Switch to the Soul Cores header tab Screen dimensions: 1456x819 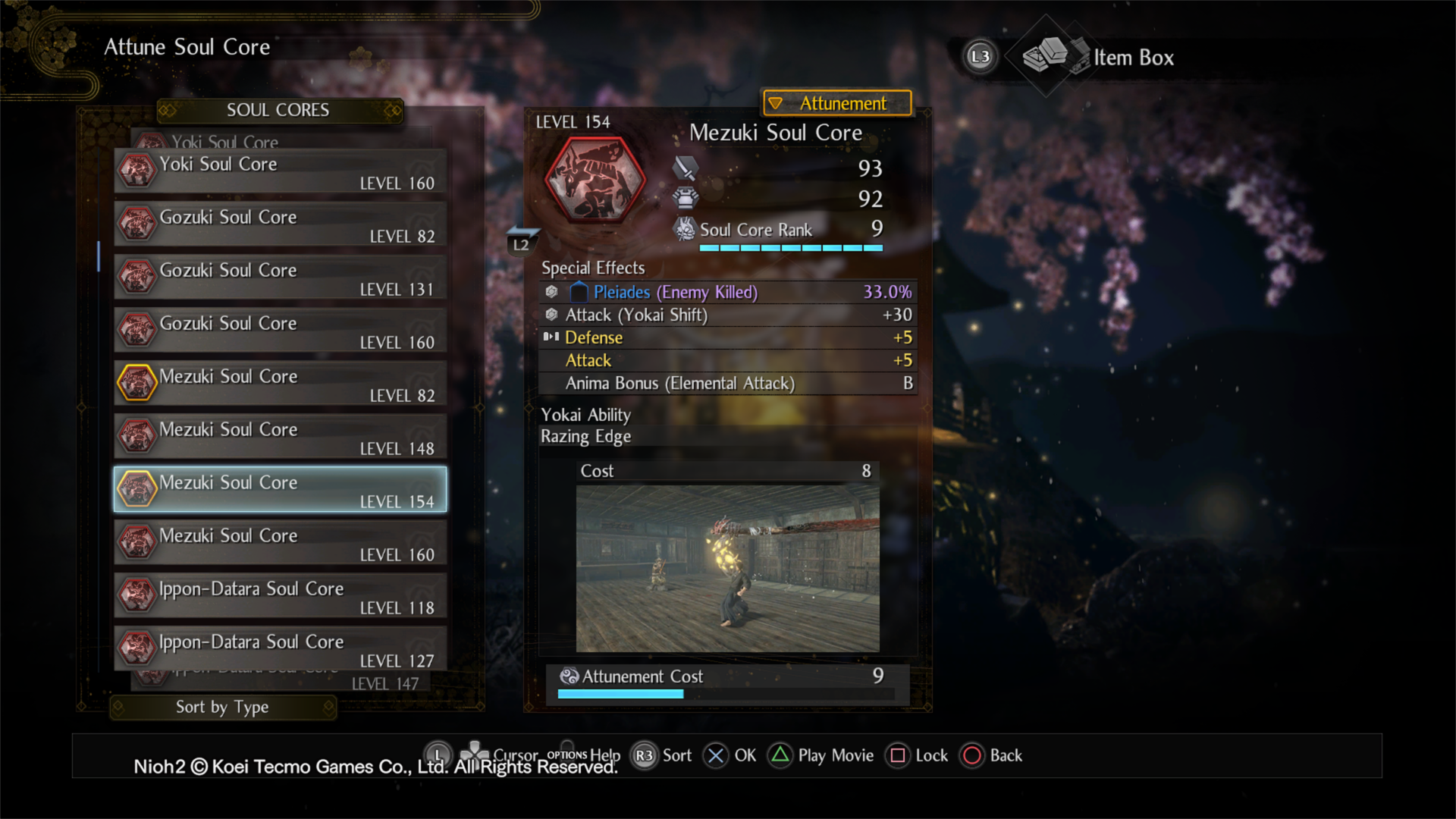click(278, 110)
